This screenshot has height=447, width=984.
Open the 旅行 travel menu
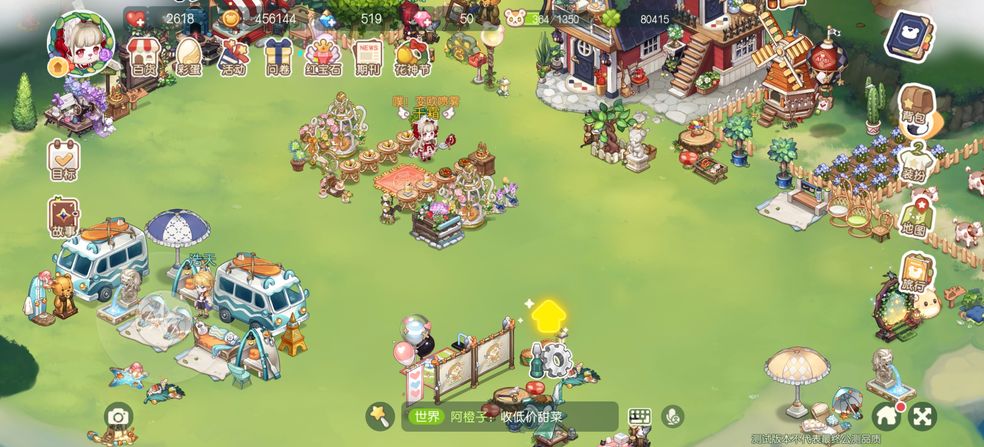point(914,273)
